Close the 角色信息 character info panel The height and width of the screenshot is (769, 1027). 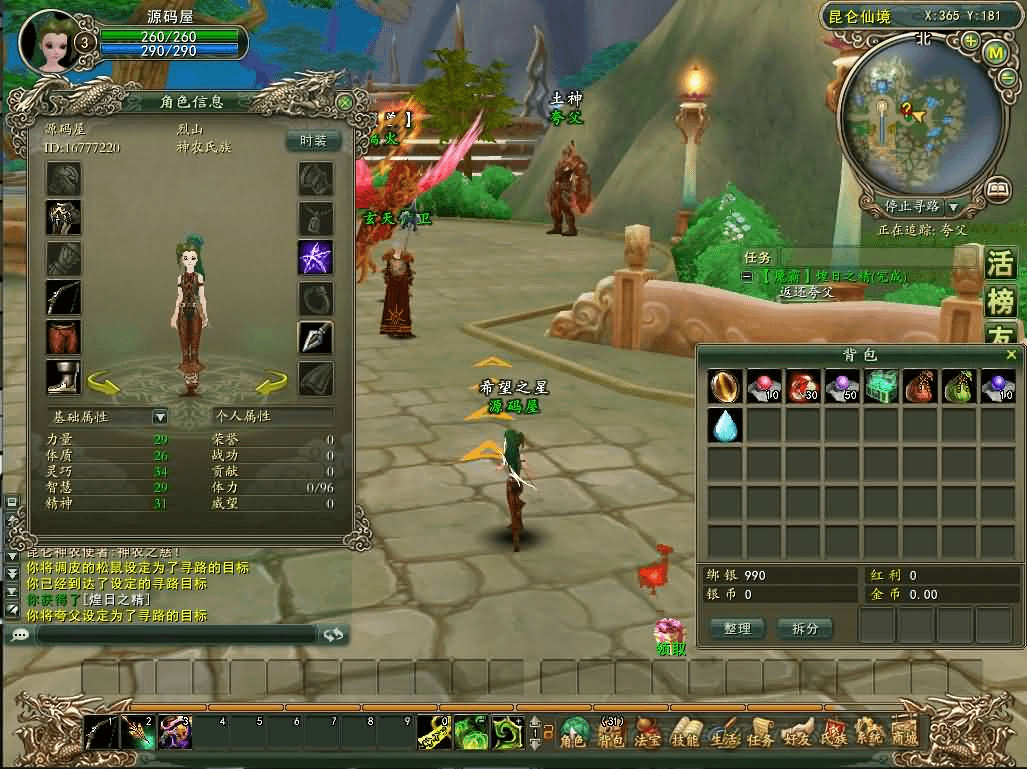point(345,102)
